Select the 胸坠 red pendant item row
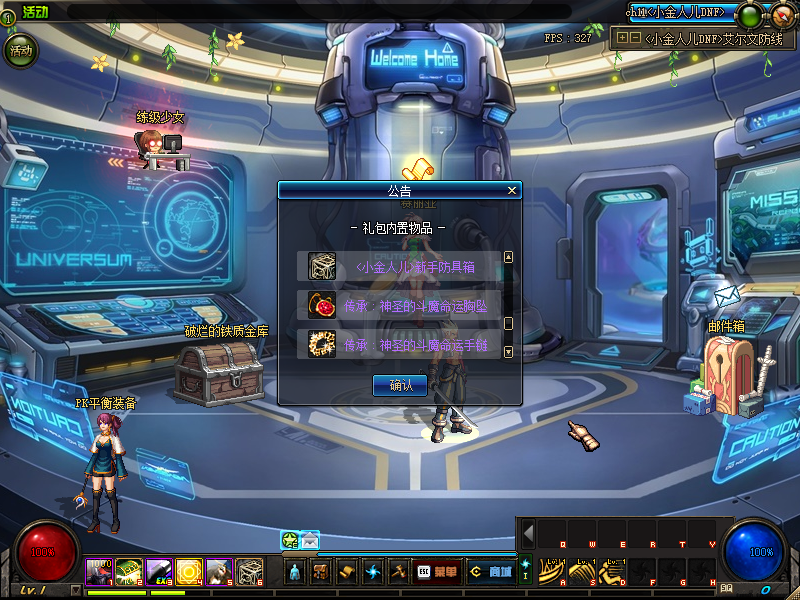 [x=400, y=306]
